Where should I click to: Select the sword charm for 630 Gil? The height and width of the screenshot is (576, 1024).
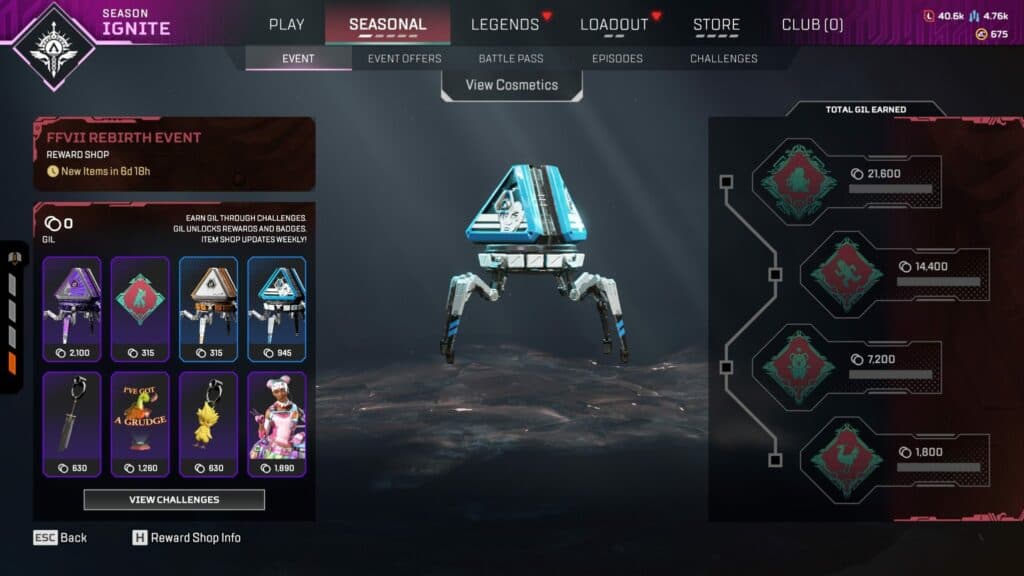coord(72,423)
